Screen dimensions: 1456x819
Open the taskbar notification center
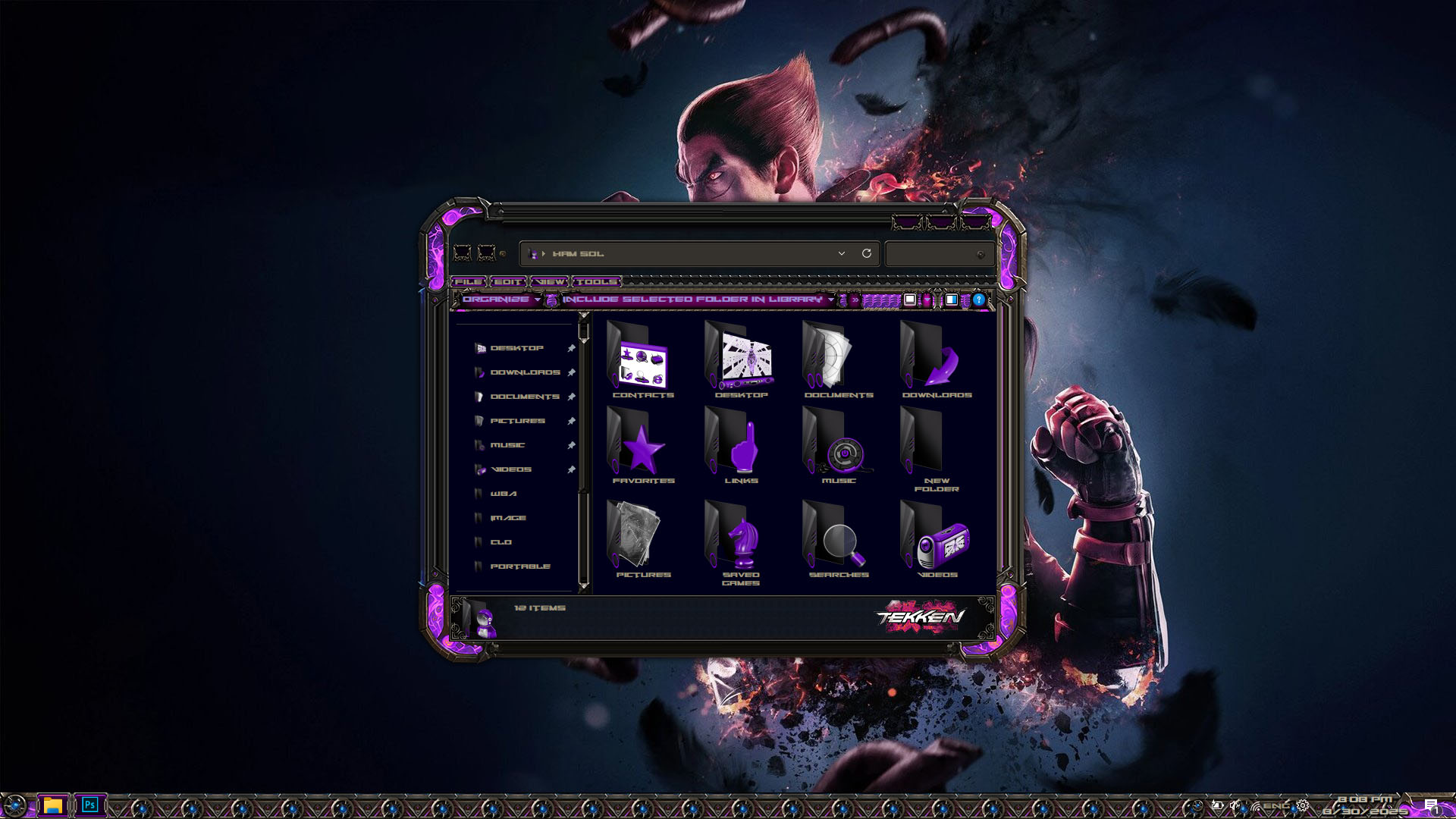pyautogui.click(x=1430, y=805)
